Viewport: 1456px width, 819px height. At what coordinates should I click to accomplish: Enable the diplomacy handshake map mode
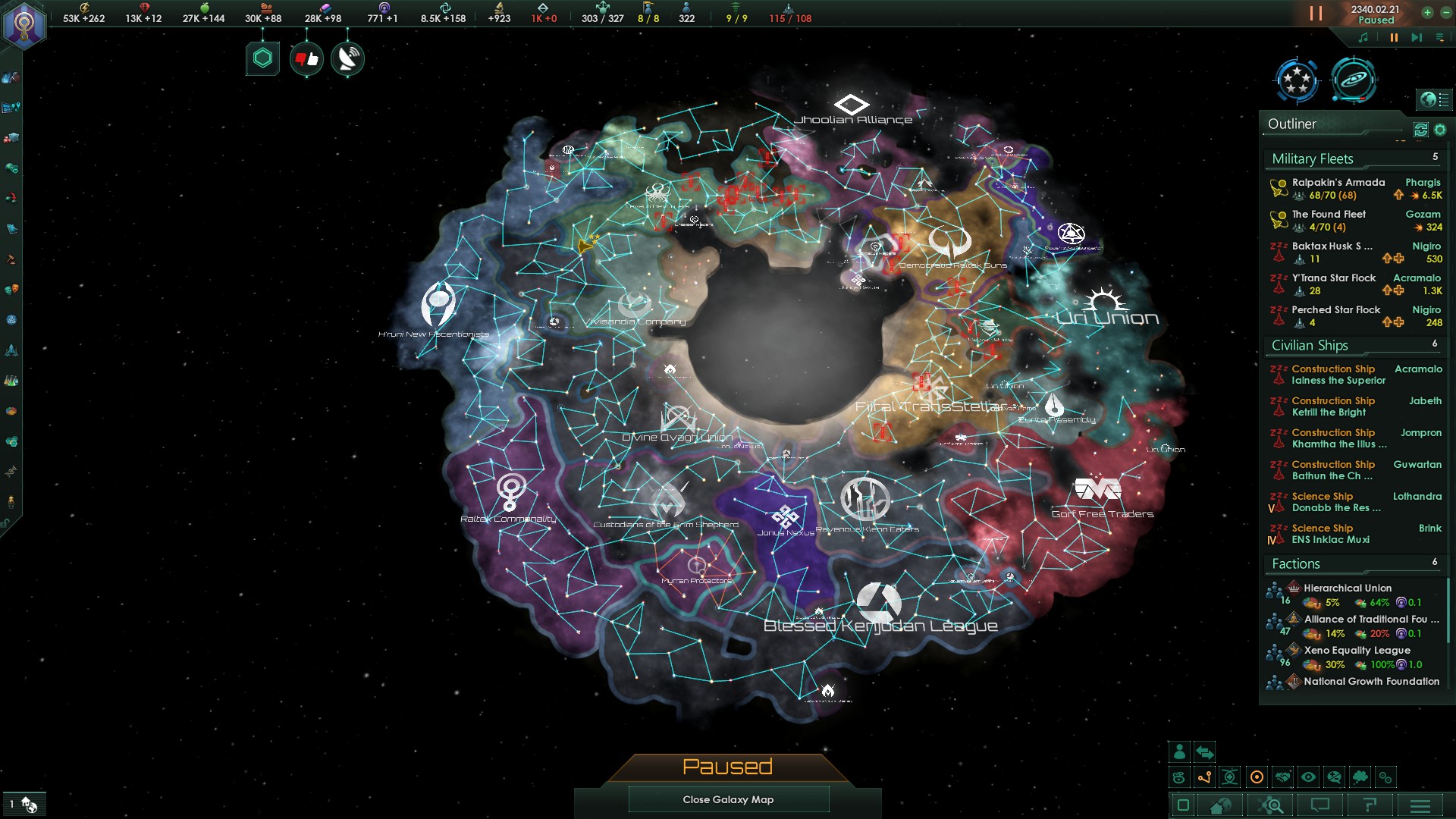[x=1282, y=777]
